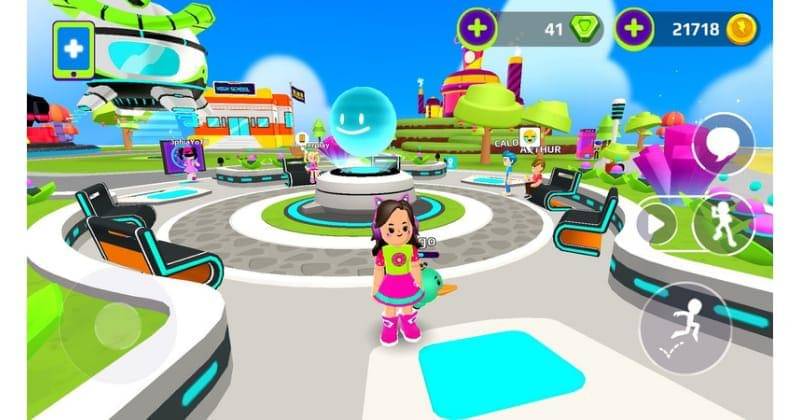Open the blue phone menu icon
Image resolution: width=800 pixels, height=420 pixels.
75,50
